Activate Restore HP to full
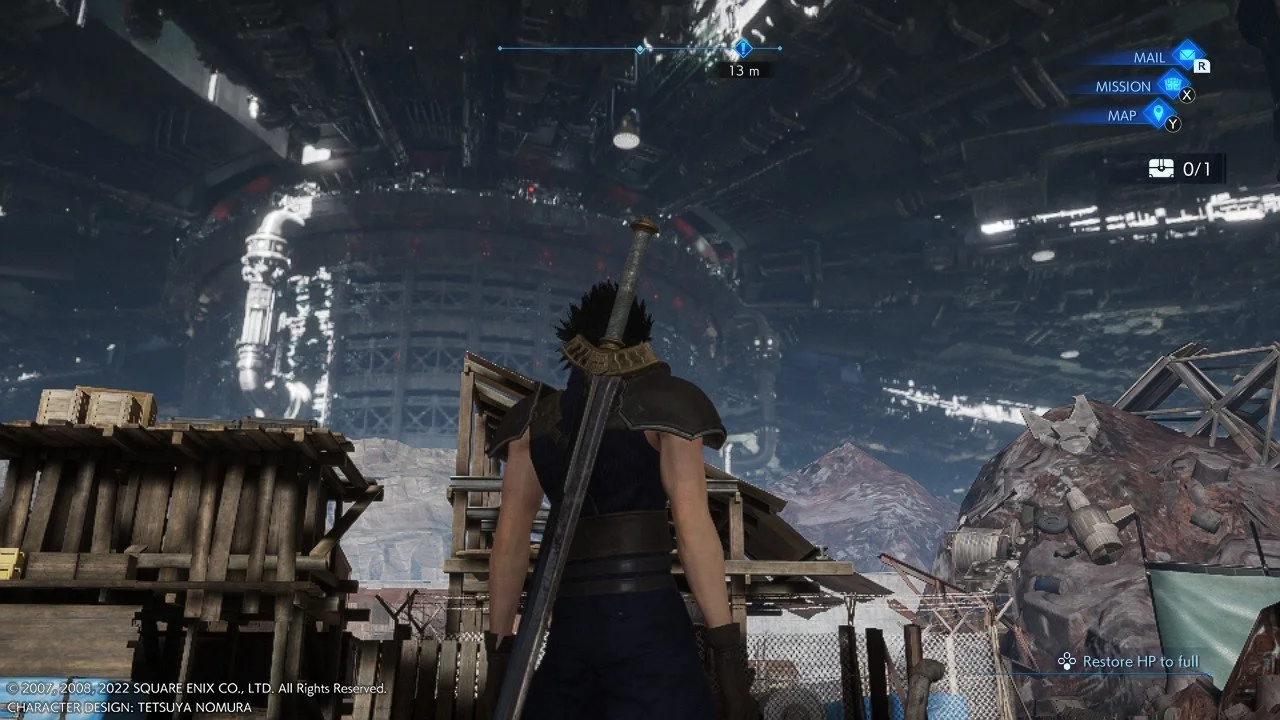 coord(1130,661)
